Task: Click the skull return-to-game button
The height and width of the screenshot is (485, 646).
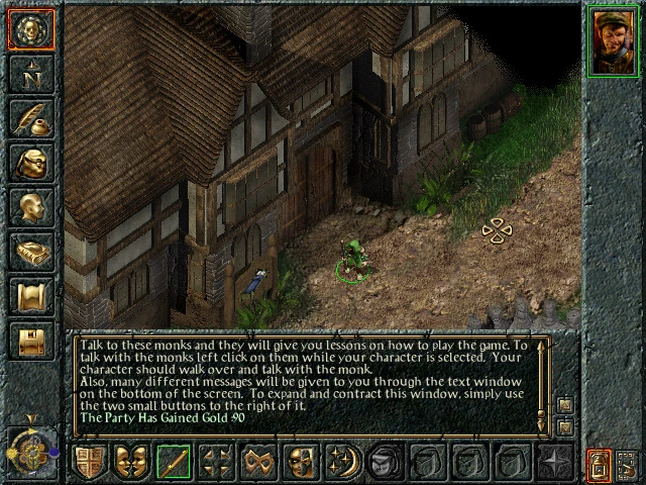Action: click(x=30, y=29)
